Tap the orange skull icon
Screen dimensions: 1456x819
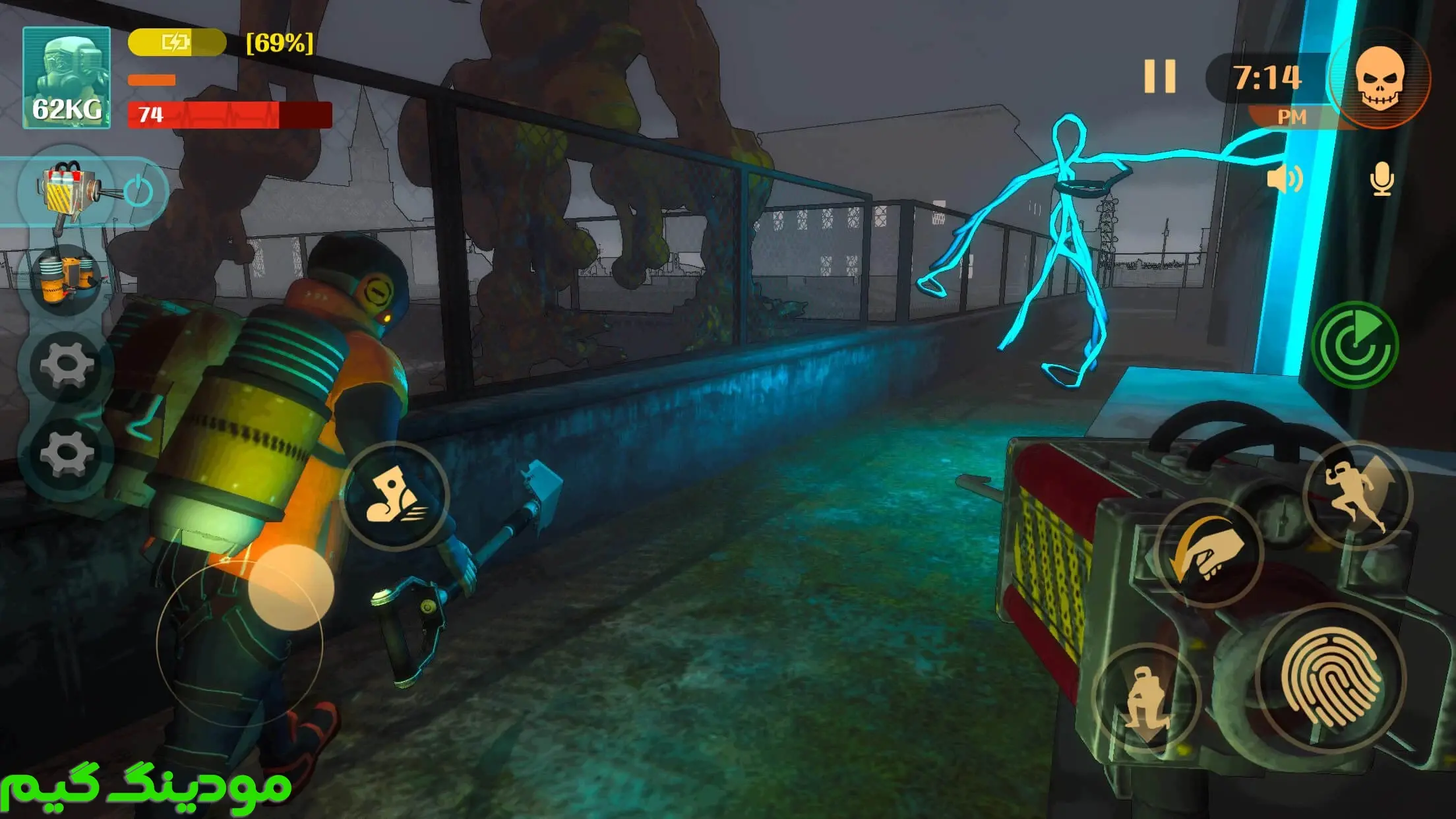pos(1380,79)
